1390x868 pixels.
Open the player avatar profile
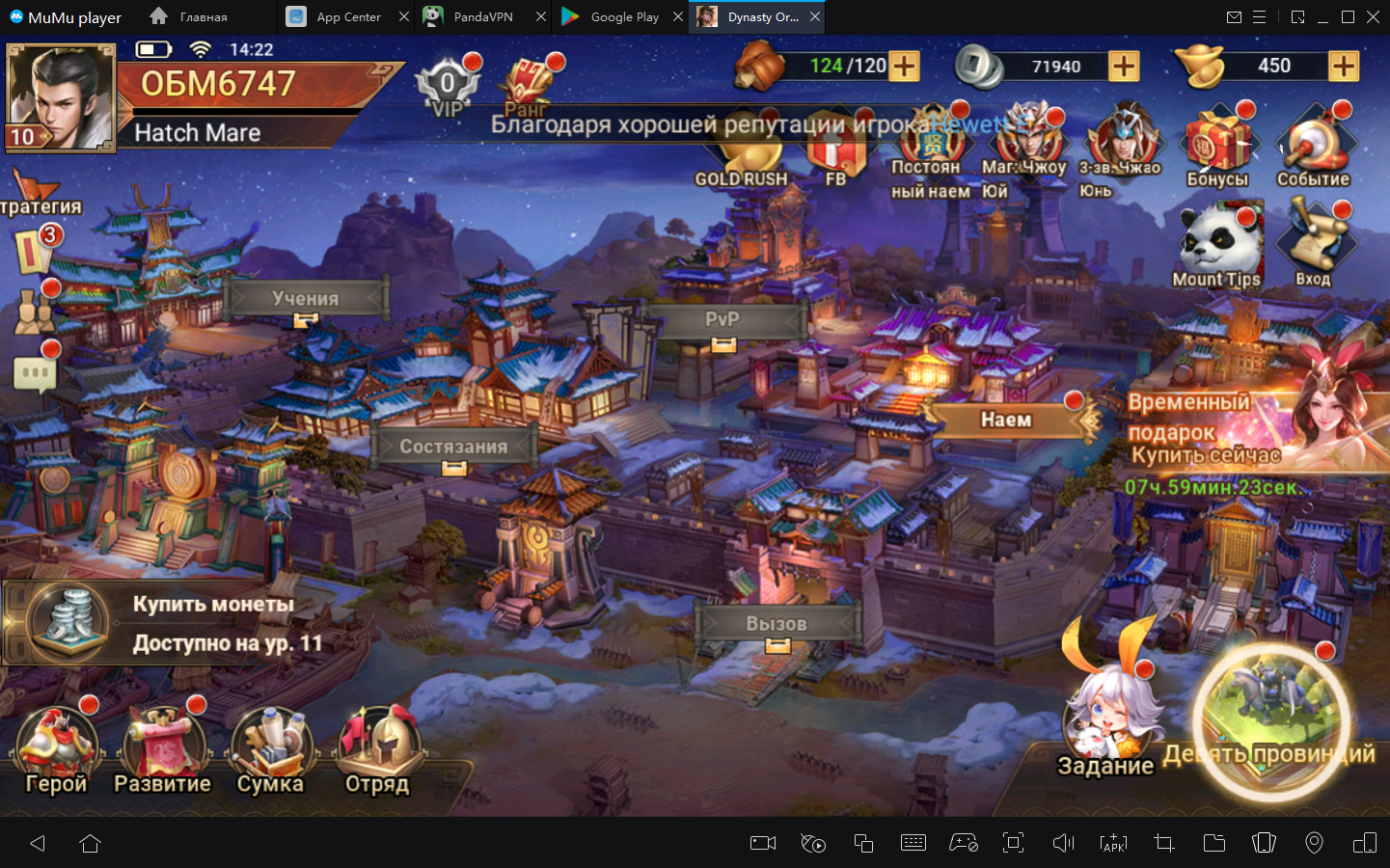point(60,95)
